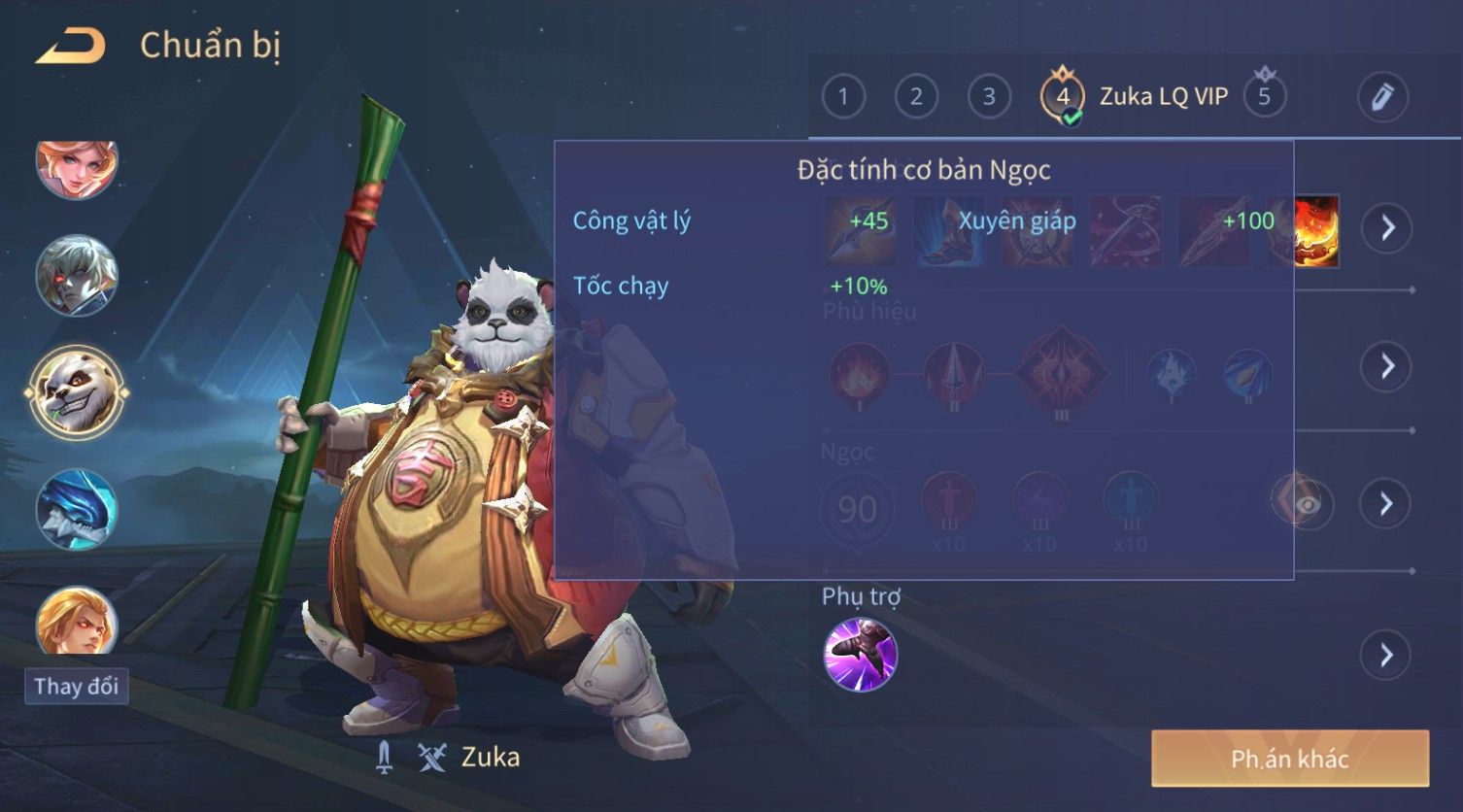Switch to loadout preset 2
Image resolution: width=1463 pixels, height=812 pixels.
(916, 97)
